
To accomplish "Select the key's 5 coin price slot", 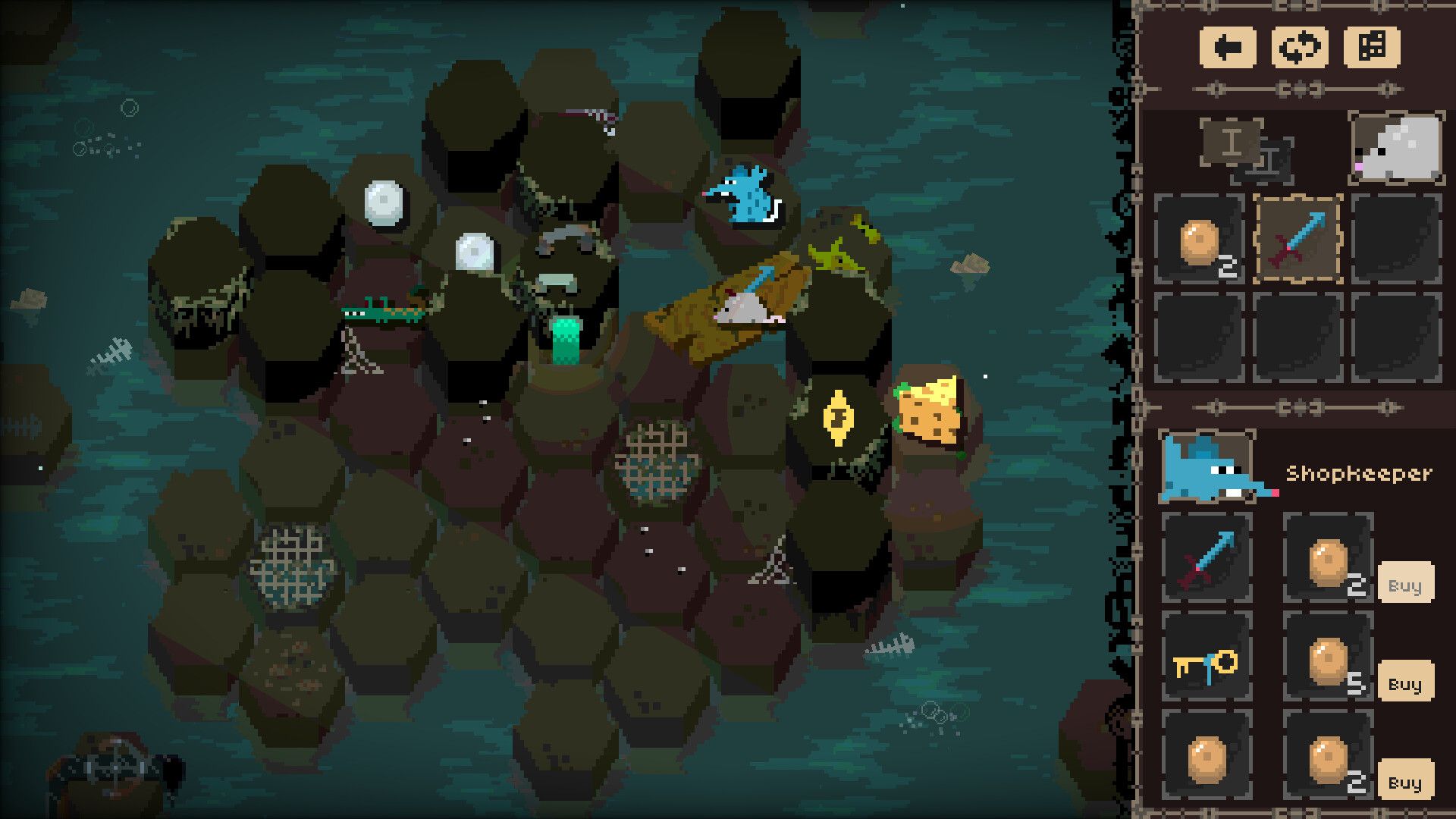I will 1329,657.
